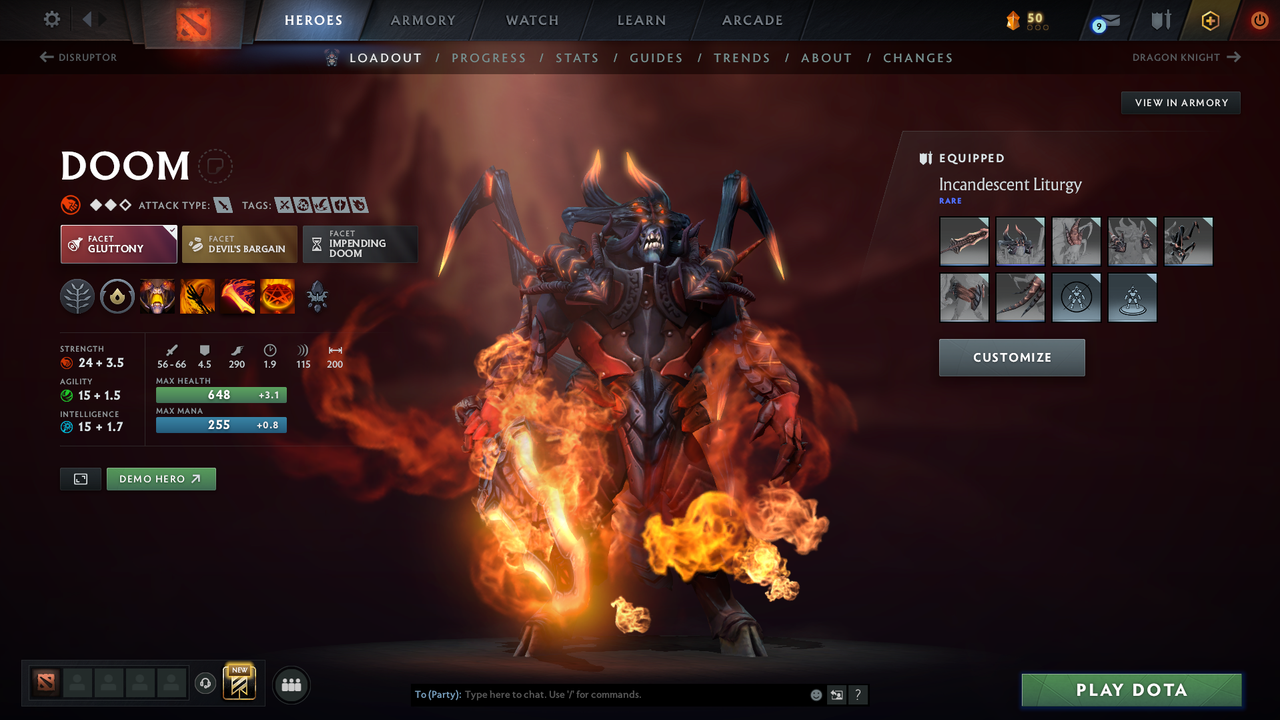Select the Gluttony facet

pyautogui.click(x=118, y=243)
